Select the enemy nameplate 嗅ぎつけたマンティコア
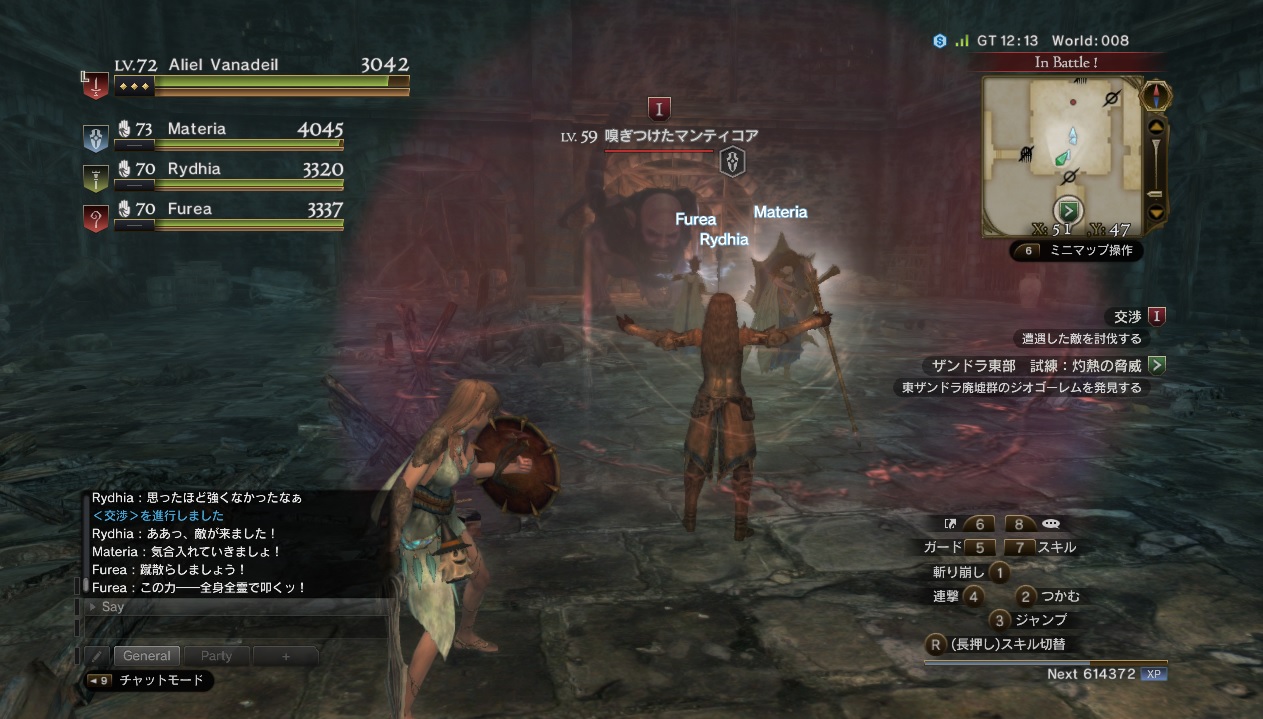The image size is (1263, 719). pyautogui.click(x=680, y=136)
